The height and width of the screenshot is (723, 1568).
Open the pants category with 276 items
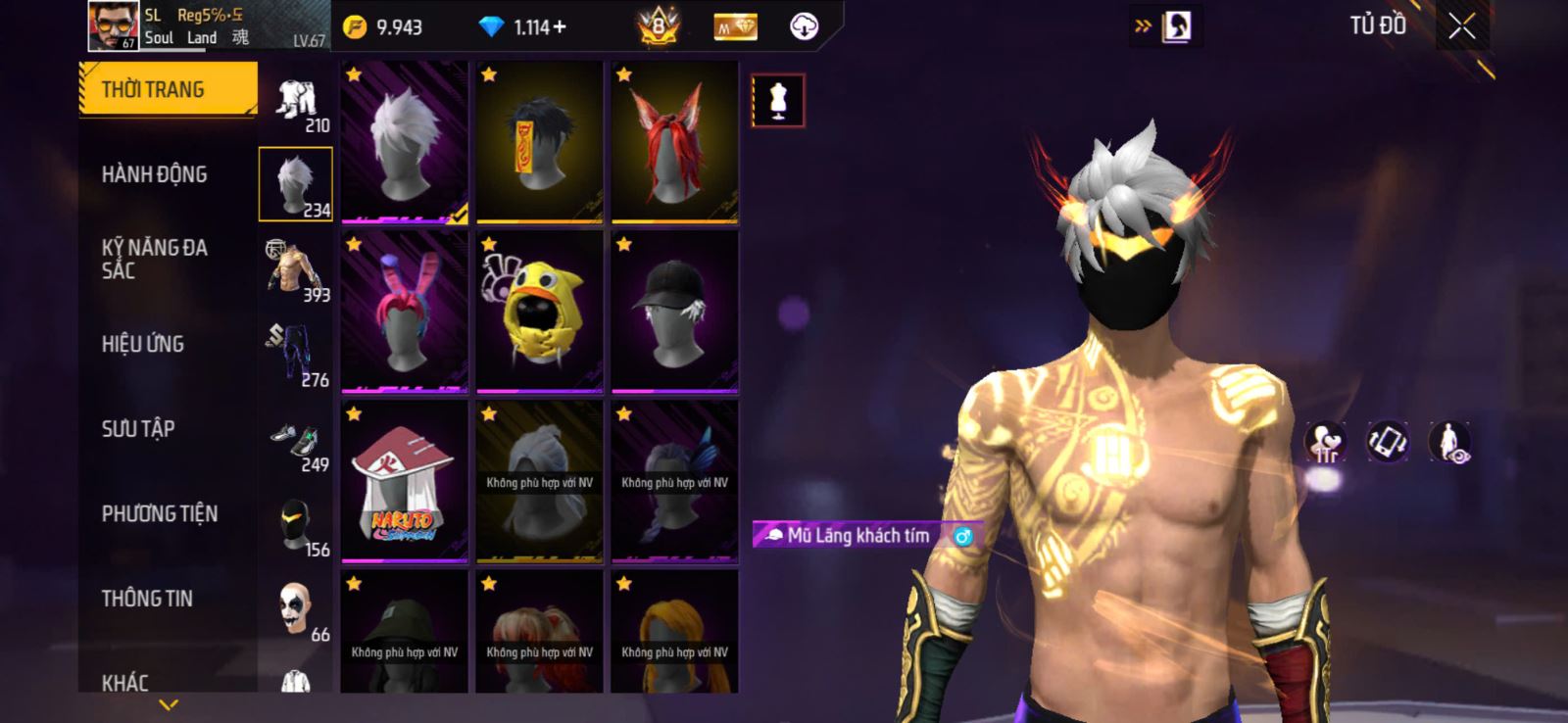coord(296,355)
